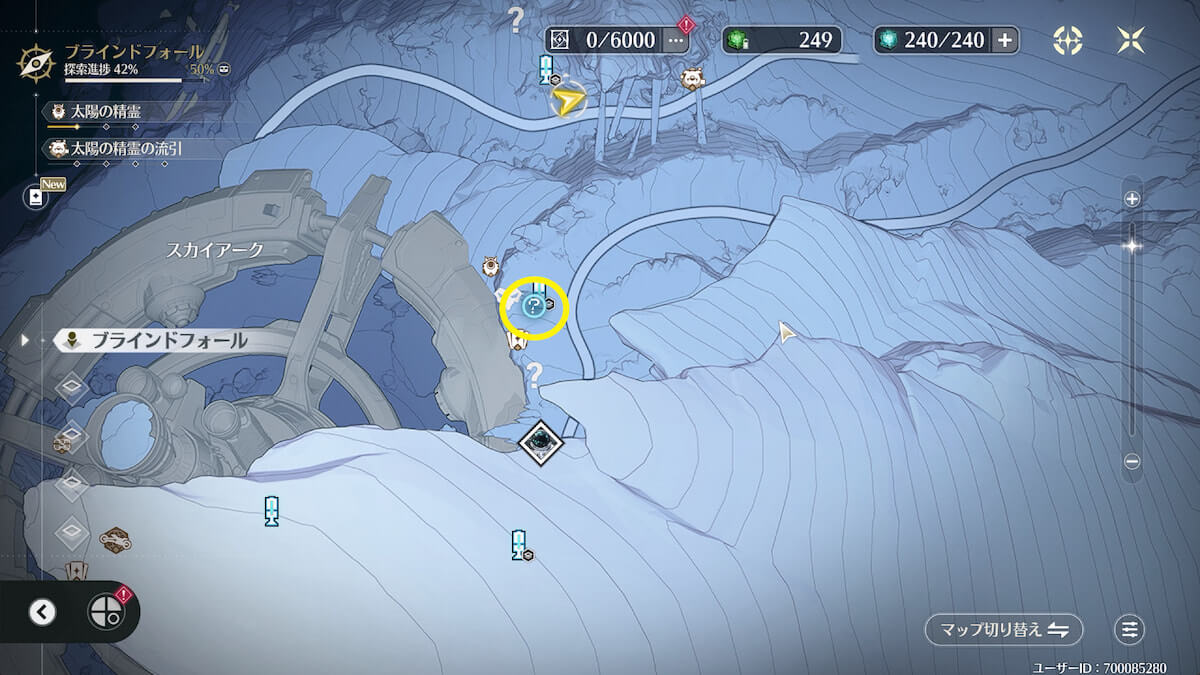Image resolution: width=1200 pixels, height=675 pixels.
Task: Zoom out the map with the minus button
Action: tap(1132, 461)
